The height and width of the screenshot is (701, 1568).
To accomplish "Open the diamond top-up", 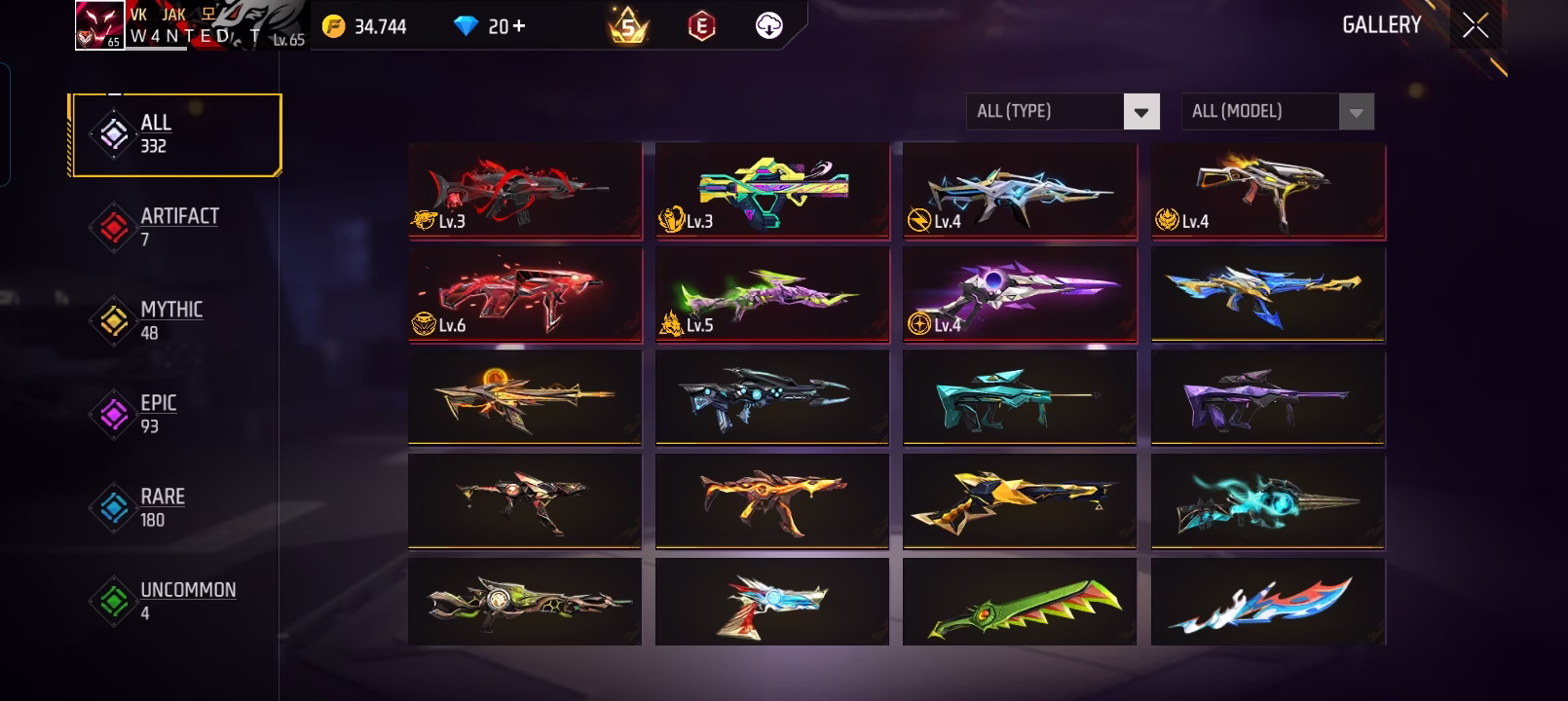I will point(490,26).
